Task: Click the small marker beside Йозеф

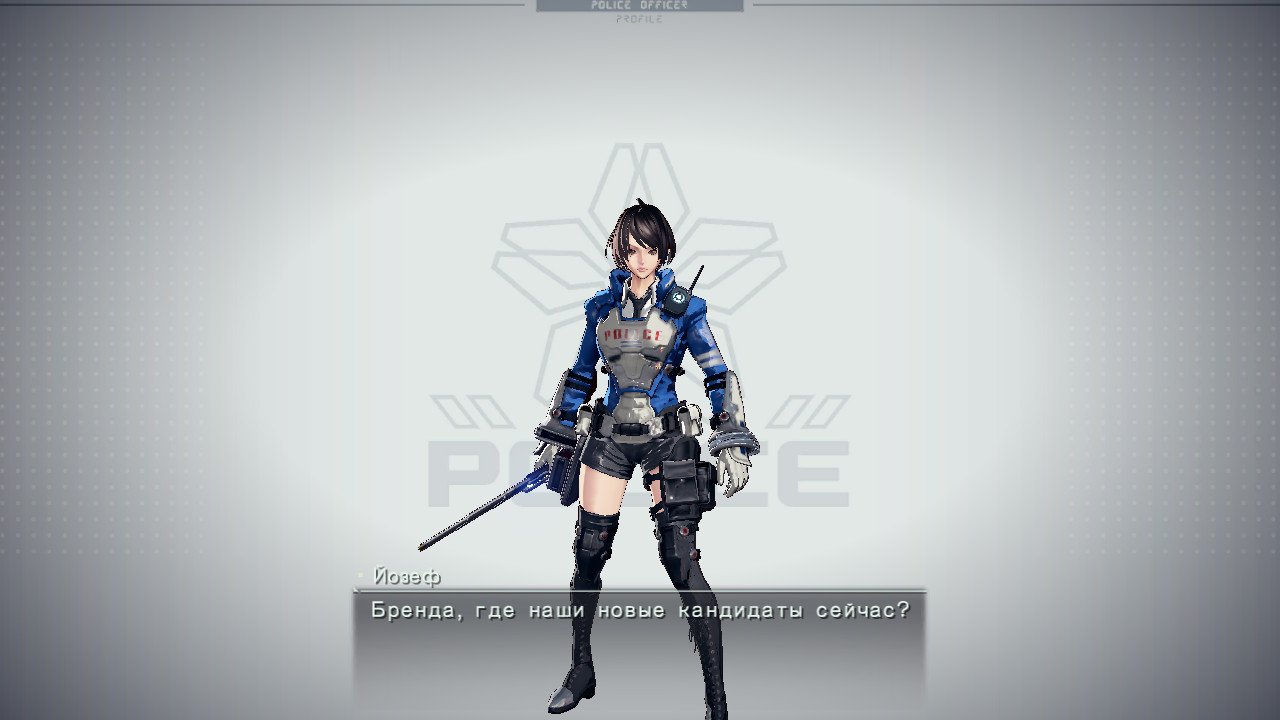Action: 358,573
